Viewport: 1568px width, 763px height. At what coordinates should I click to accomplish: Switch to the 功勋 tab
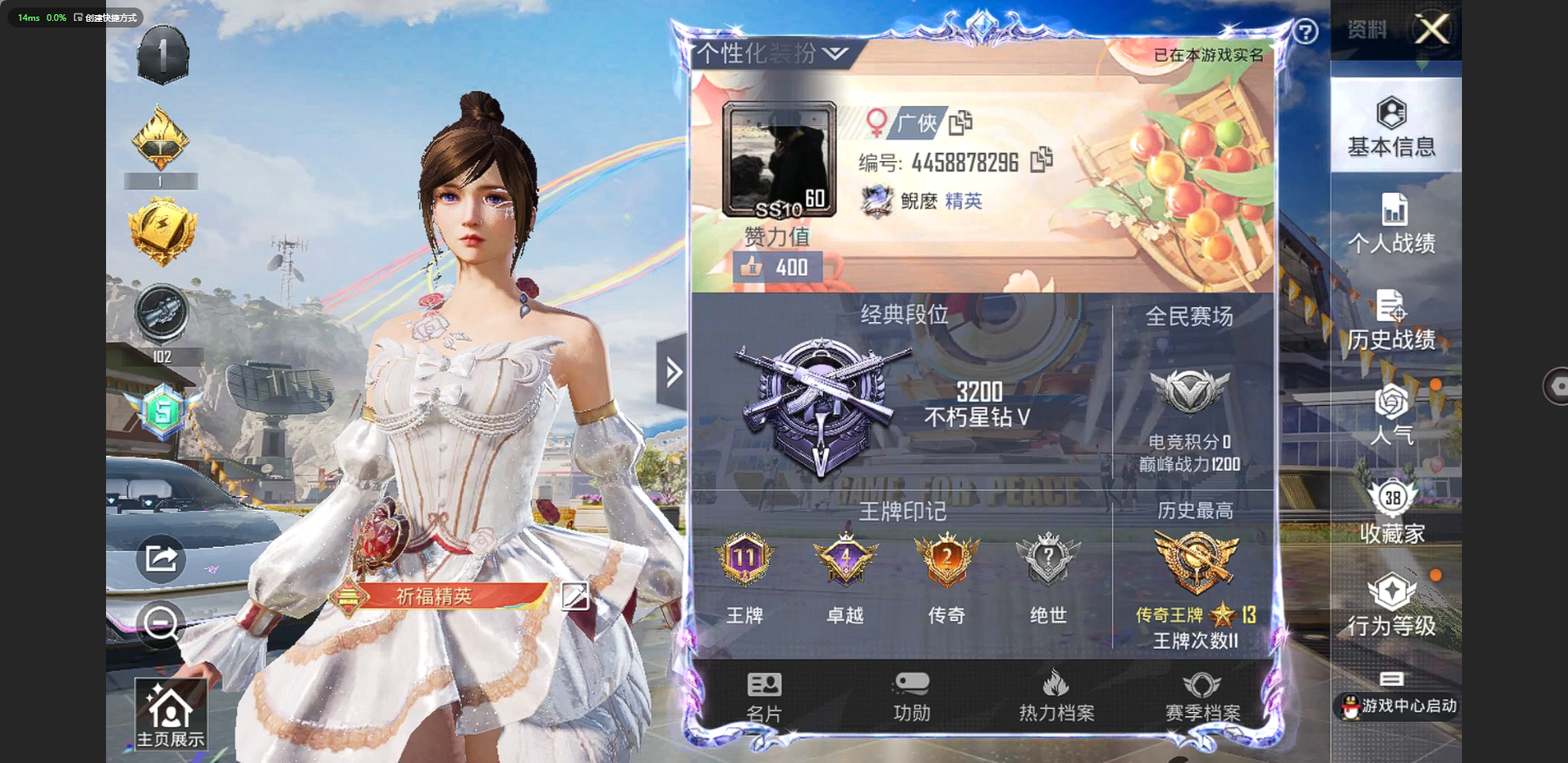[911, 696]
